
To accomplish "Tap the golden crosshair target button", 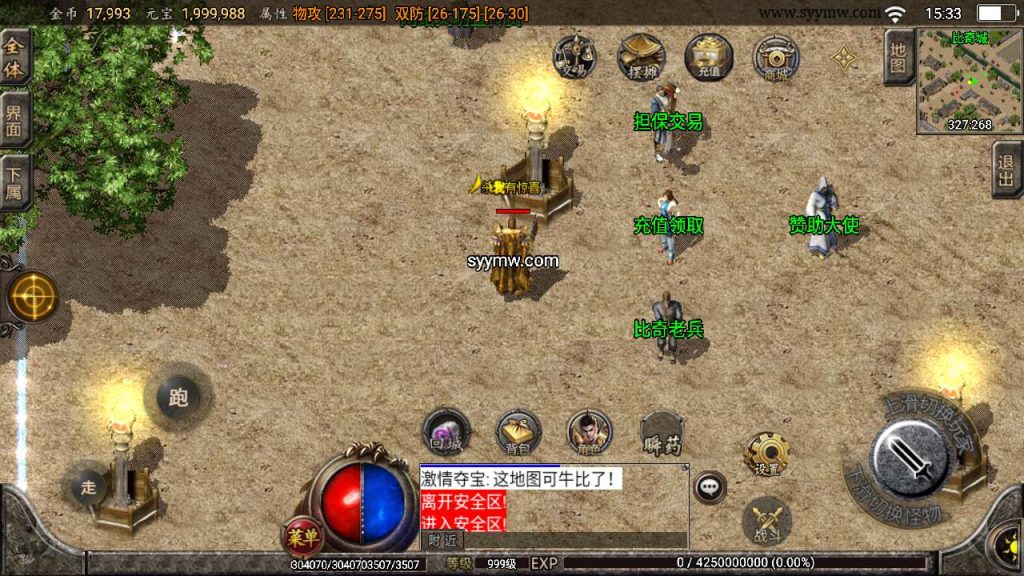I will [33, 297].
